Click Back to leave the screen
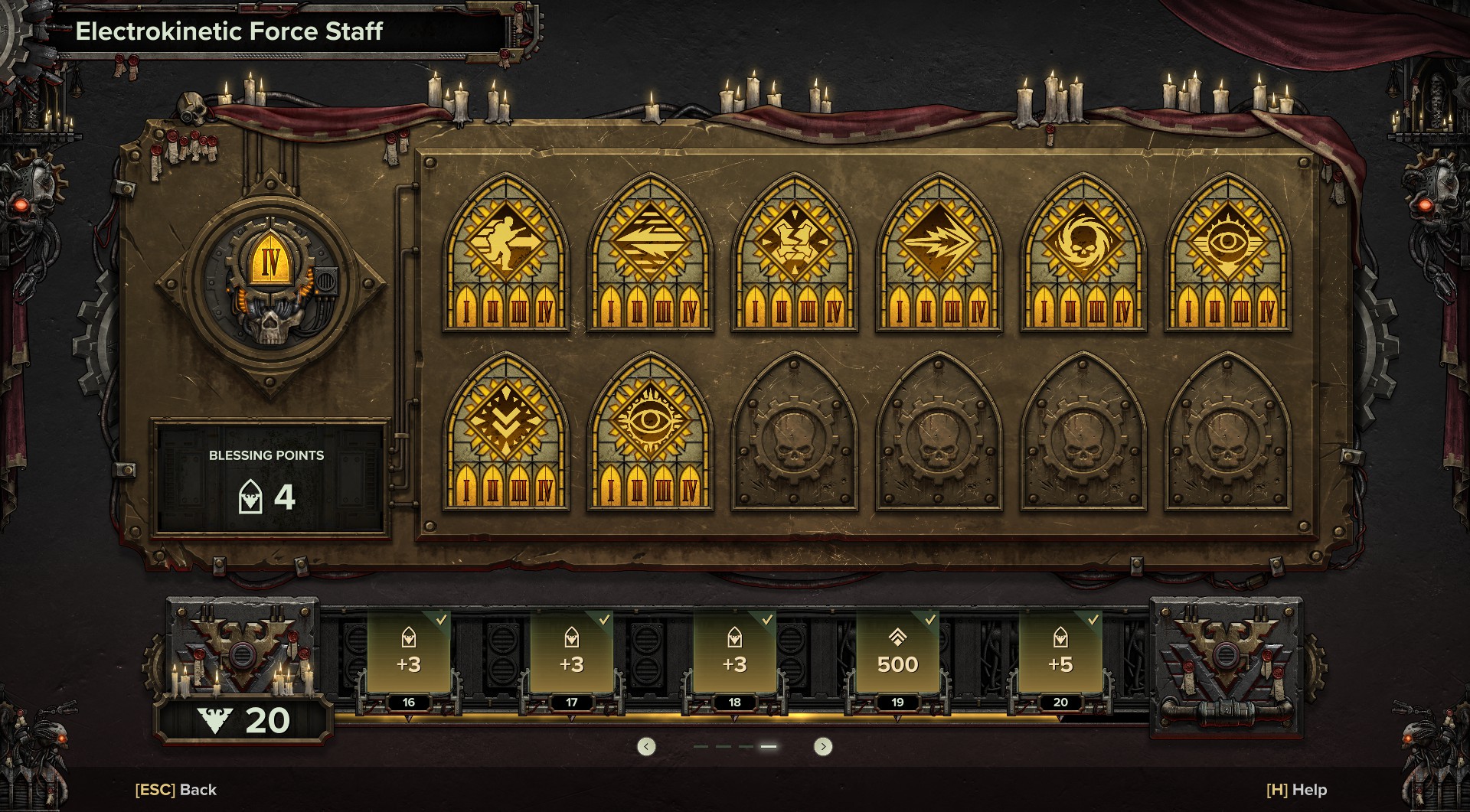The height and width of the screenshot is (812, 1470). 176,790
